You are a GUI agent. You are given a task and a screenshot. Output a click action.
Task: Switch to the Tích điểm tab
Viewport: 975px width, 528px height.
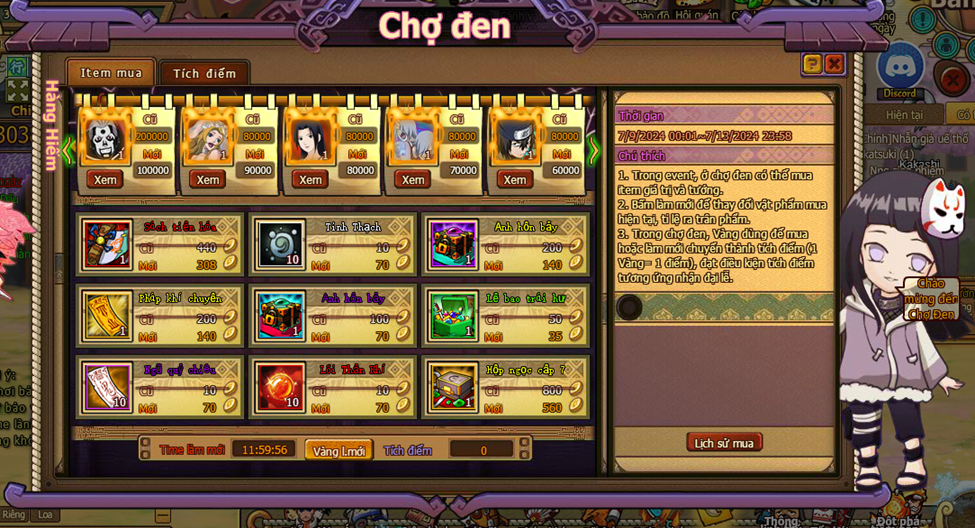coord(204,73)
